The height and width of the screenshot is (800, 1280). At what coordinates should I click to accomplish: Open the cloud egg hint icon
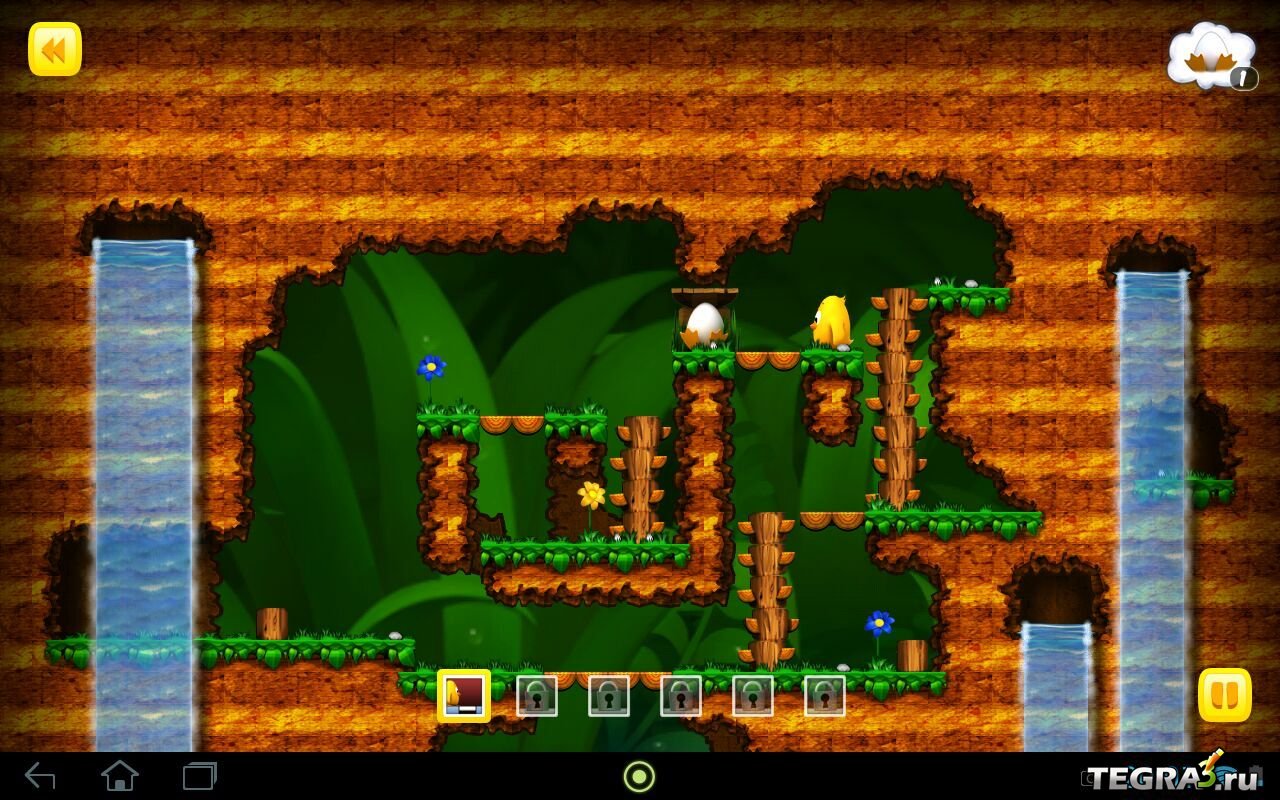tap(1211, 57)
